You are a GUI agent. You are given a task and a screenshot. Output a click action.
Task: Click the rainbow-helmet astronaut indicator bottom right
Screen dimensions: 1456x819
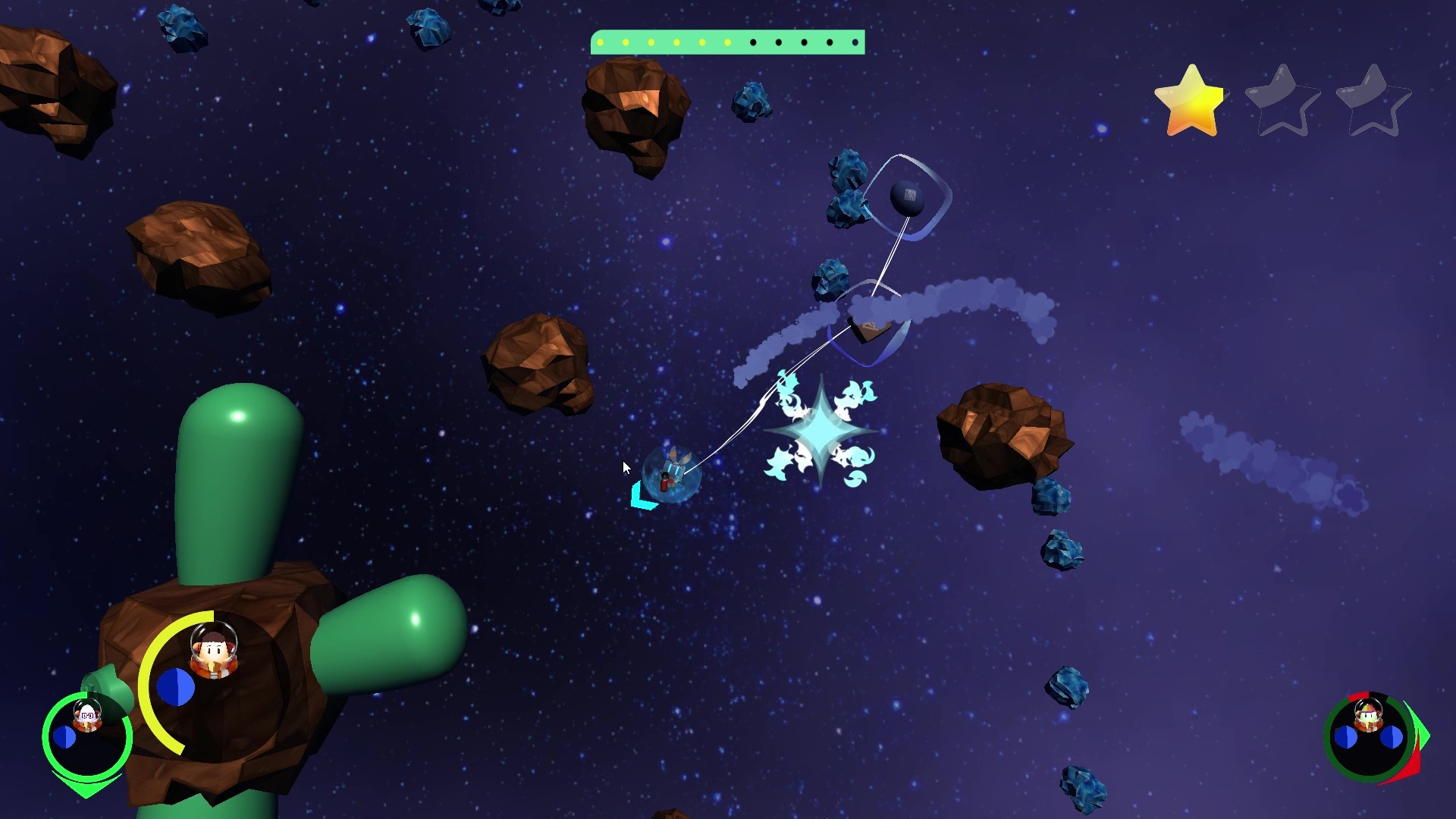pyautogui.click(x=1368, y=713)
